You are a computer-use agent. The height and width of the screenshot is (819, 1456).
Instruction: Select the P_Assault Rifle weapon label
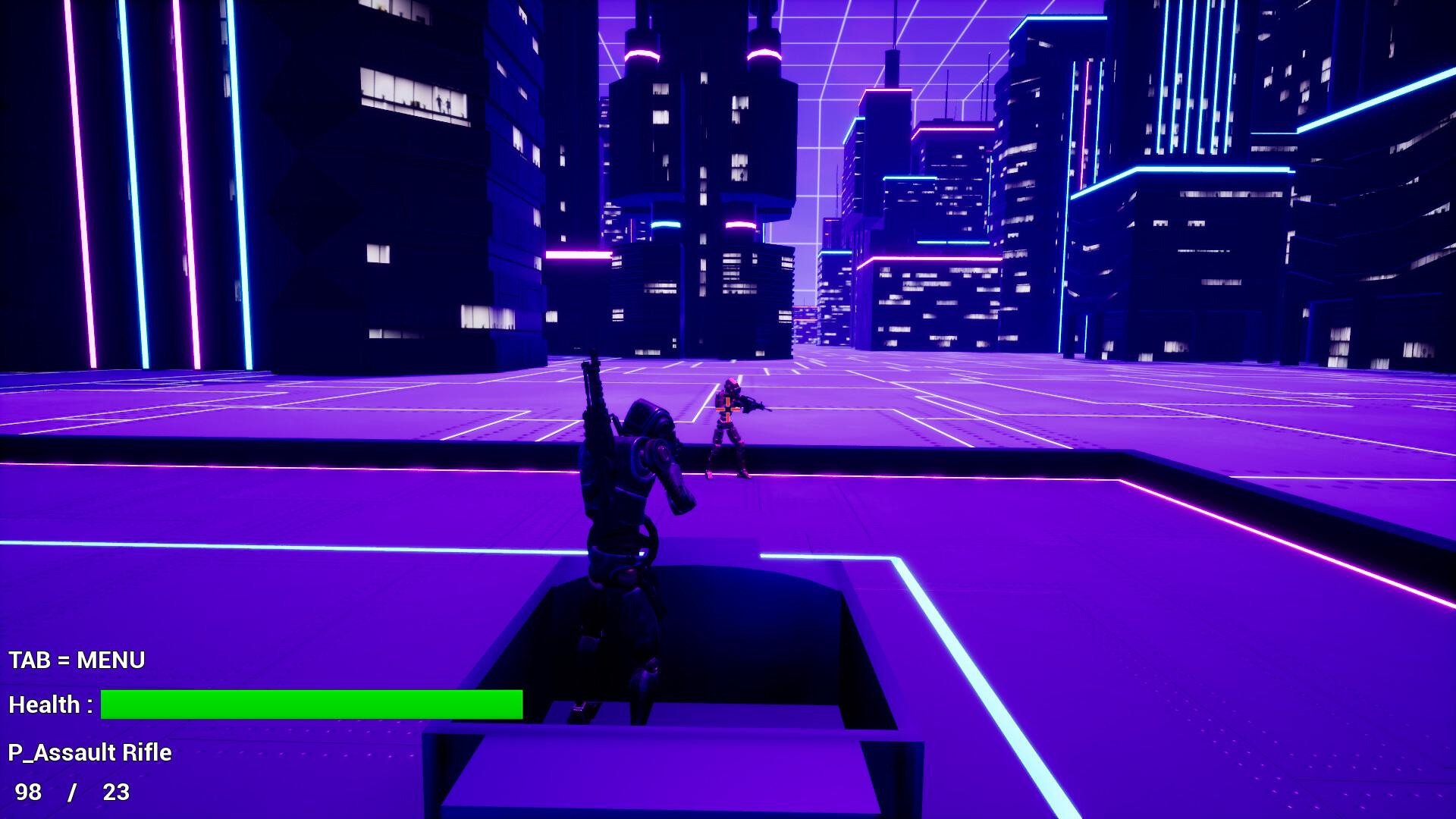pyautogui.click(x=89, y=753)
